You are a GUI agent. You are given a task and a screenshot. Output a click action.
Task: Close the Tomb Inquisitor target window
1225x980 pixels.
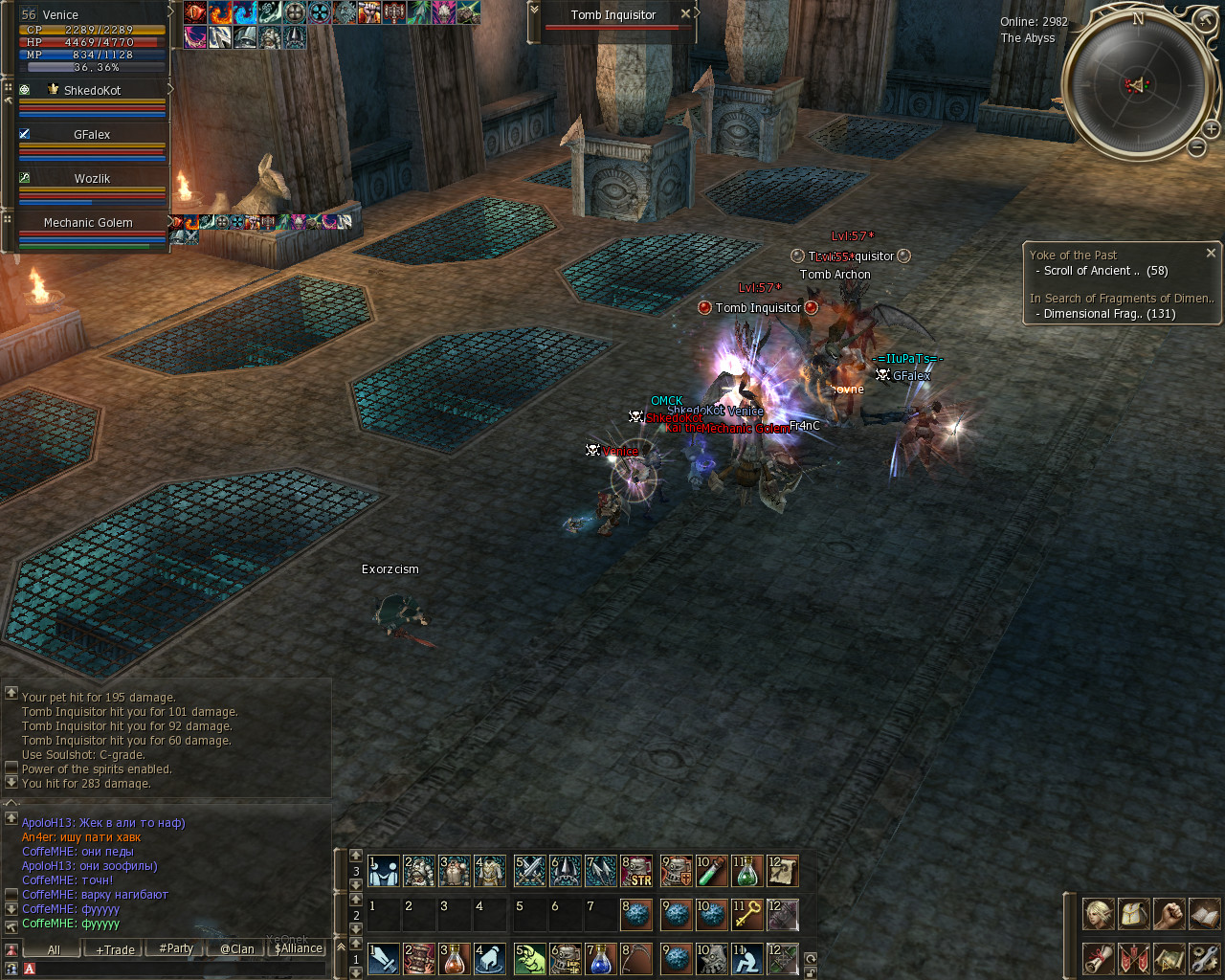(x=685, y=14)
